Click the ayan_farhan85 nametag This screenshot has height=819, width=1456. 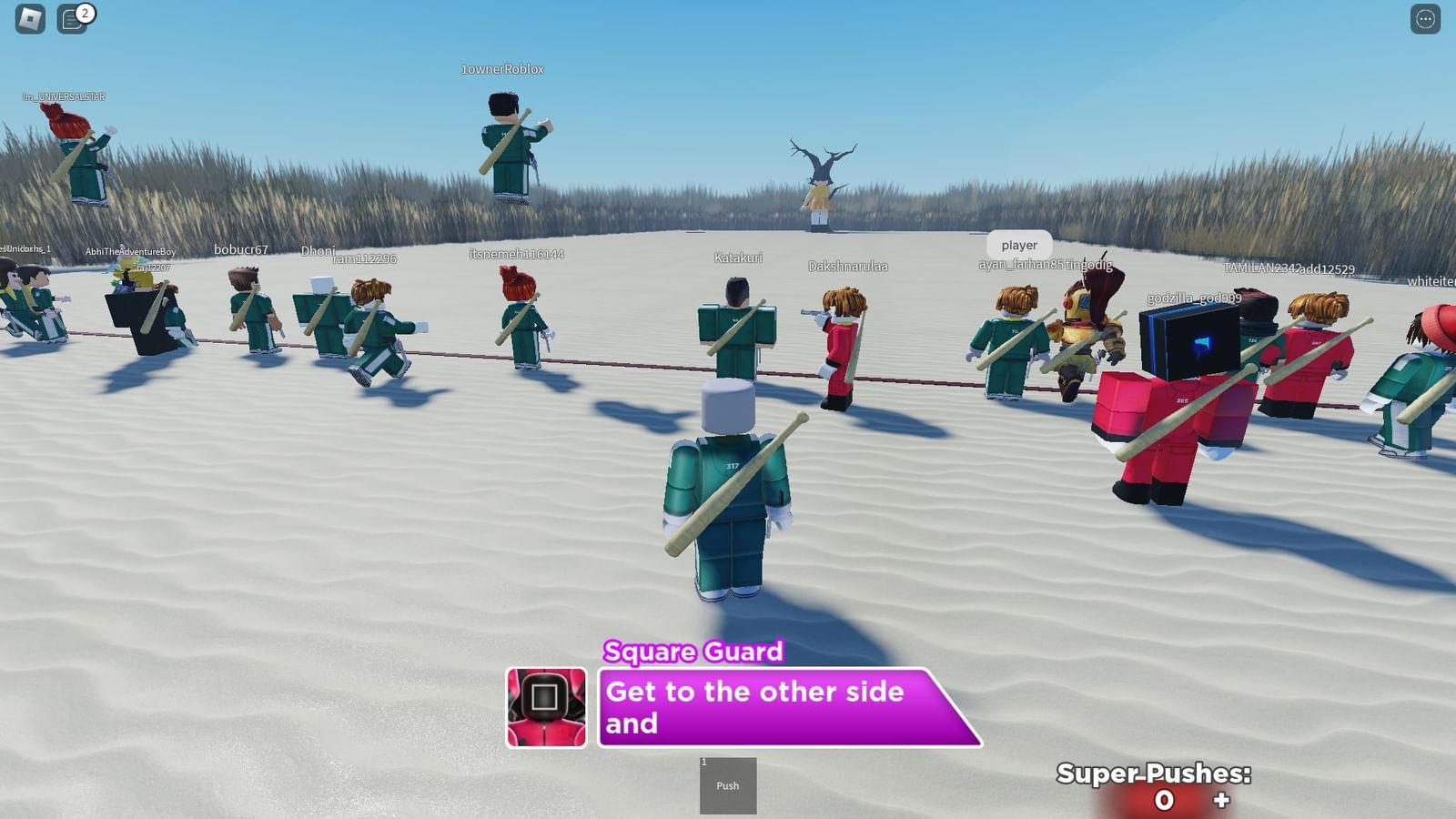[x=1019, y=264]
